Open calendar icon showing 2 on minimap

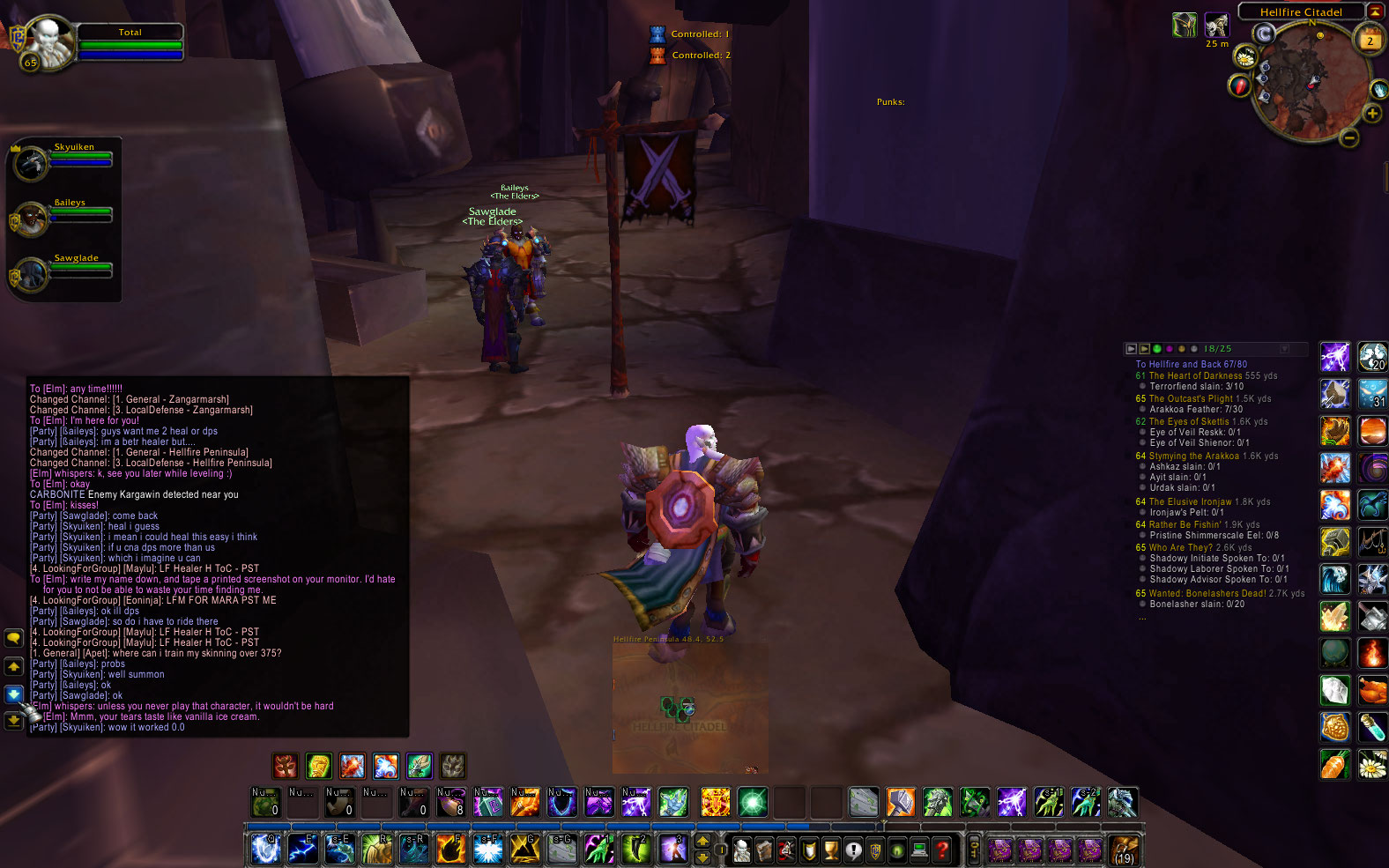pos(1370,37)
